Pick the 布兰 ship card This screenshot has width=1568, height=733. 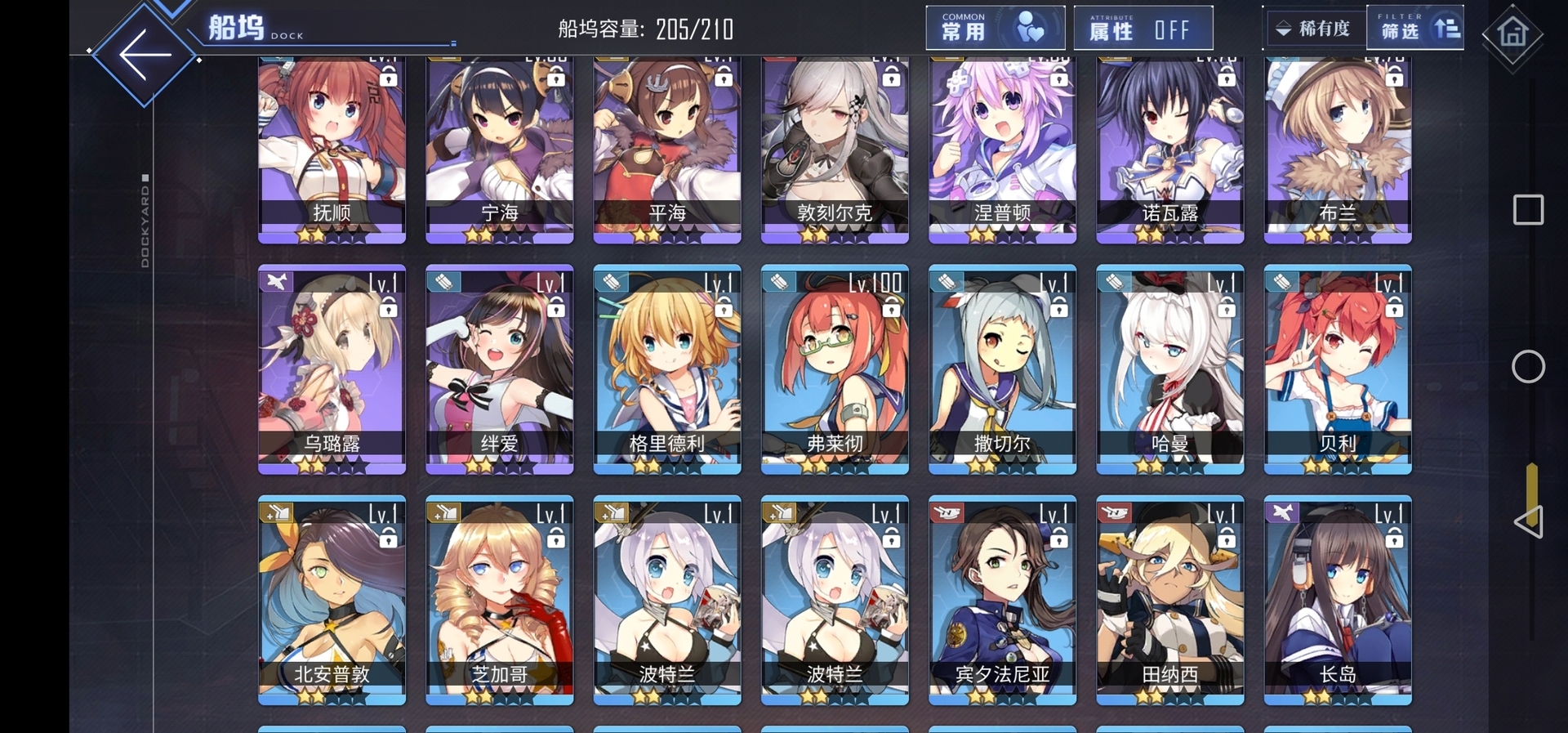point(1337,147)
